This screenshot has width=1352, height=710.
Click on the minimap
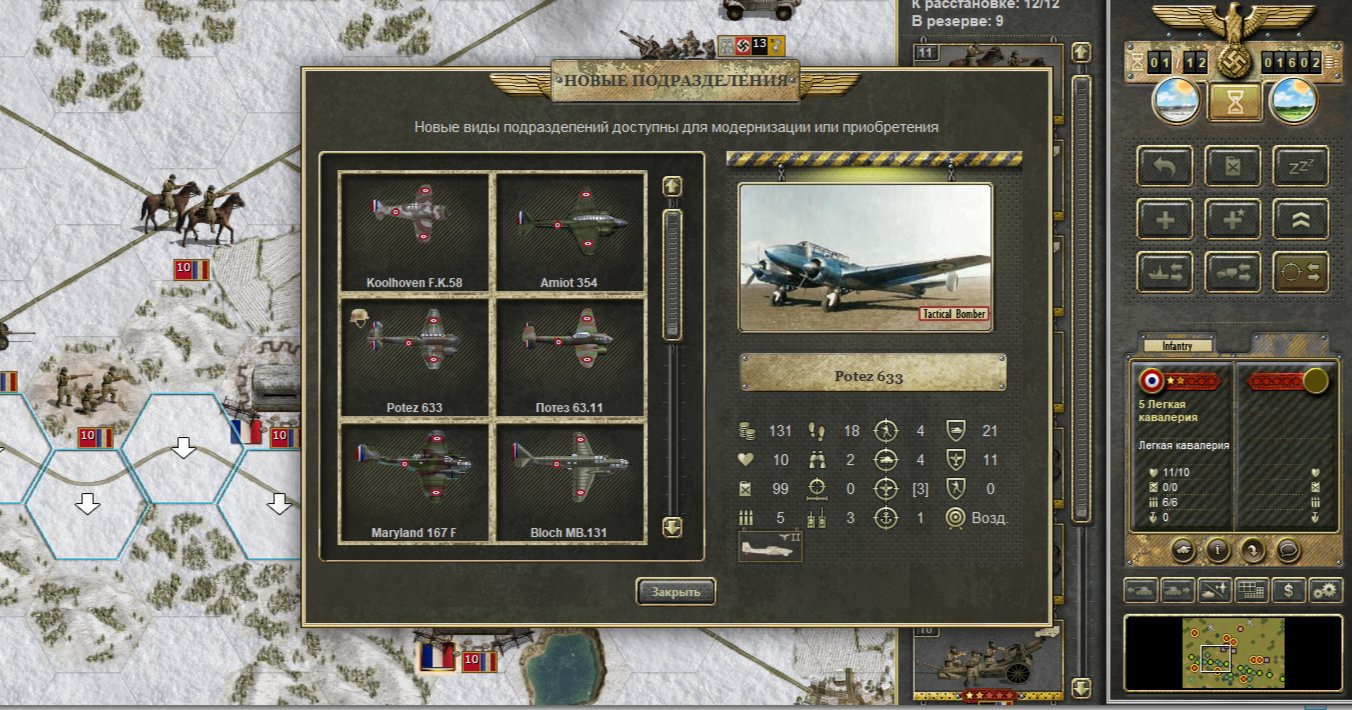1233,652
